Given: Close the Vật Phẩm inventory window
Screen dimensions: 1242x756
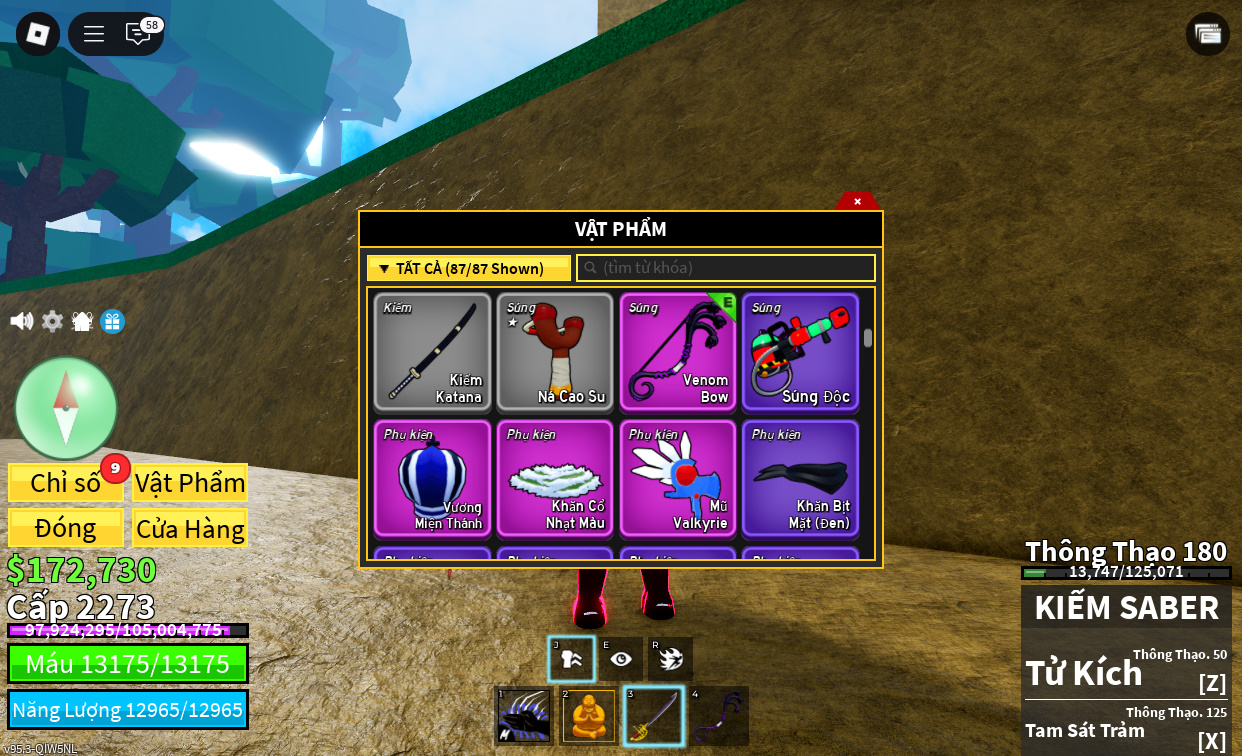Looking at the screenshot, I should [857, 201].
